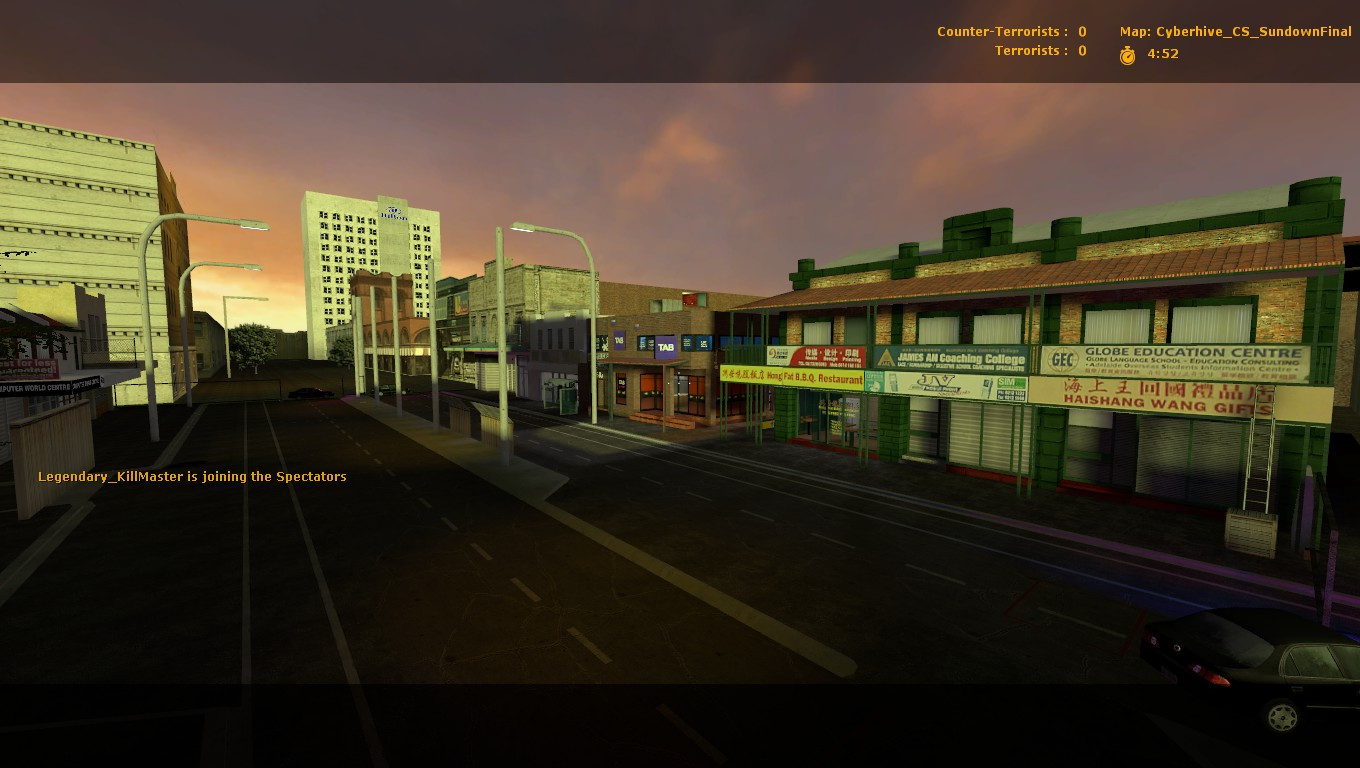Image resolution: width=1360 pixels, height=768 pixels.
Task: Click the stopwatch timer icon in the HUD
Action: 1127,54
